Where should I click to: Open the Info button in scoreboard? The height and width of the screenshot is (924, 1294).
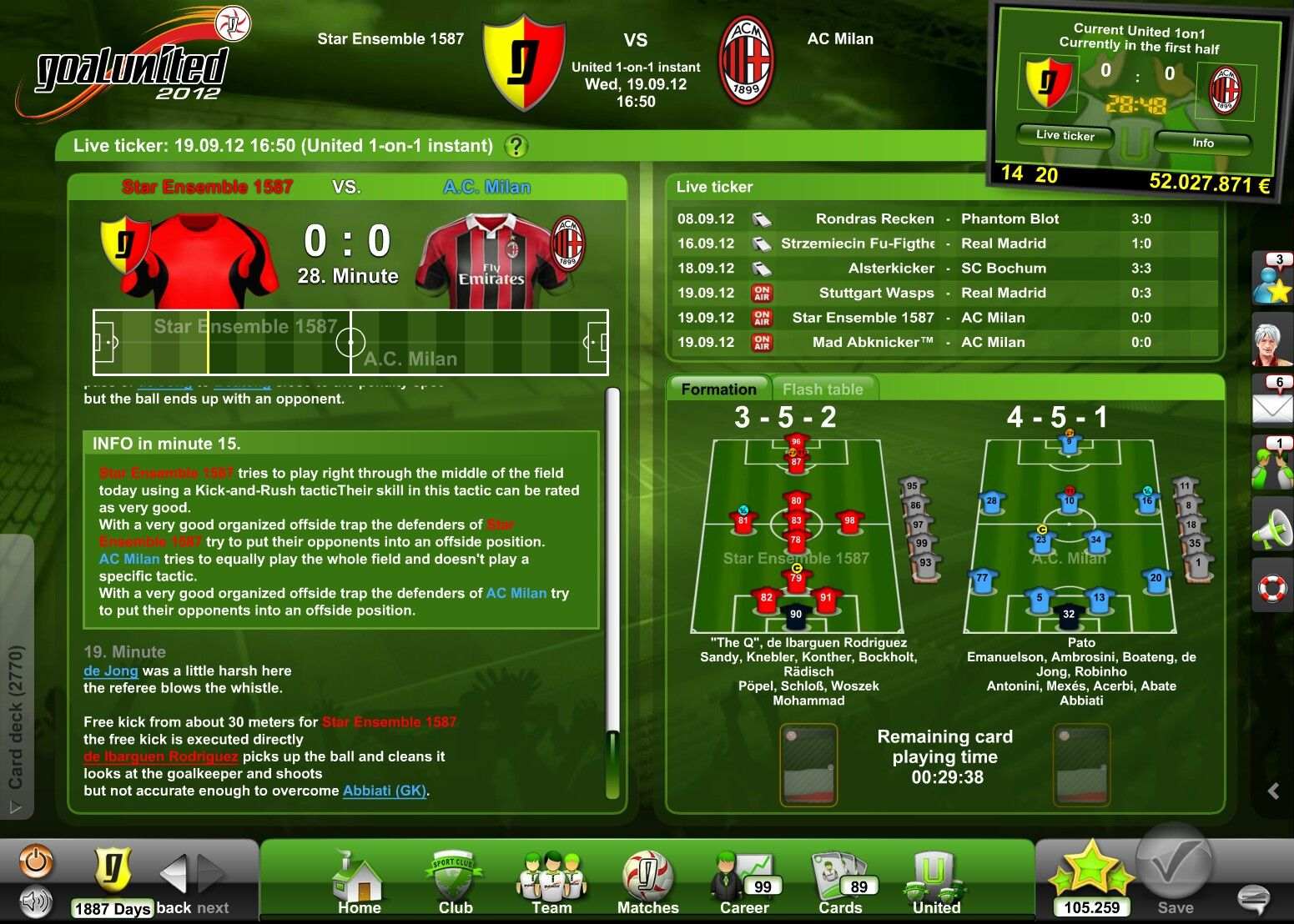1202,143
